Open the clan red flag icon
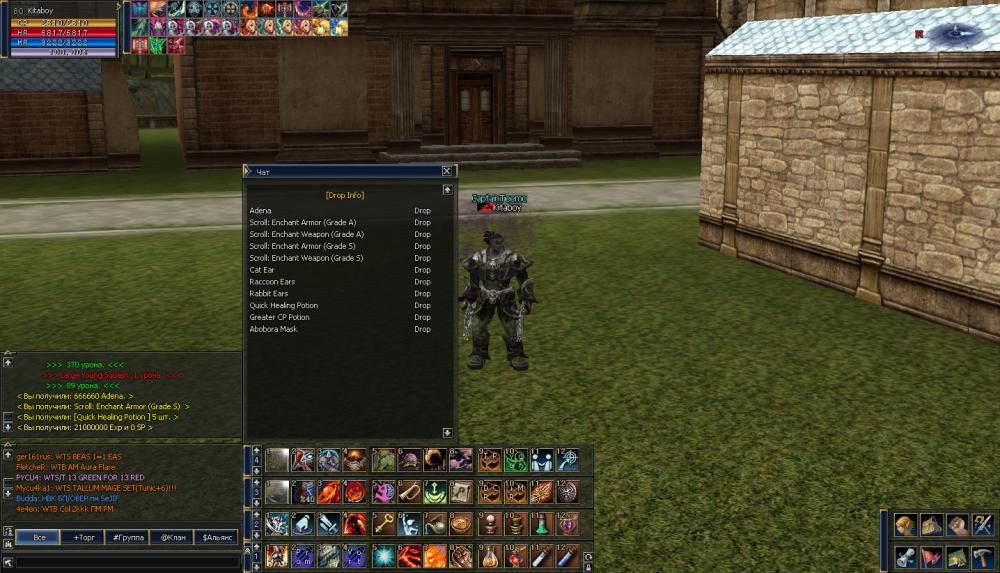 (932, 557)
